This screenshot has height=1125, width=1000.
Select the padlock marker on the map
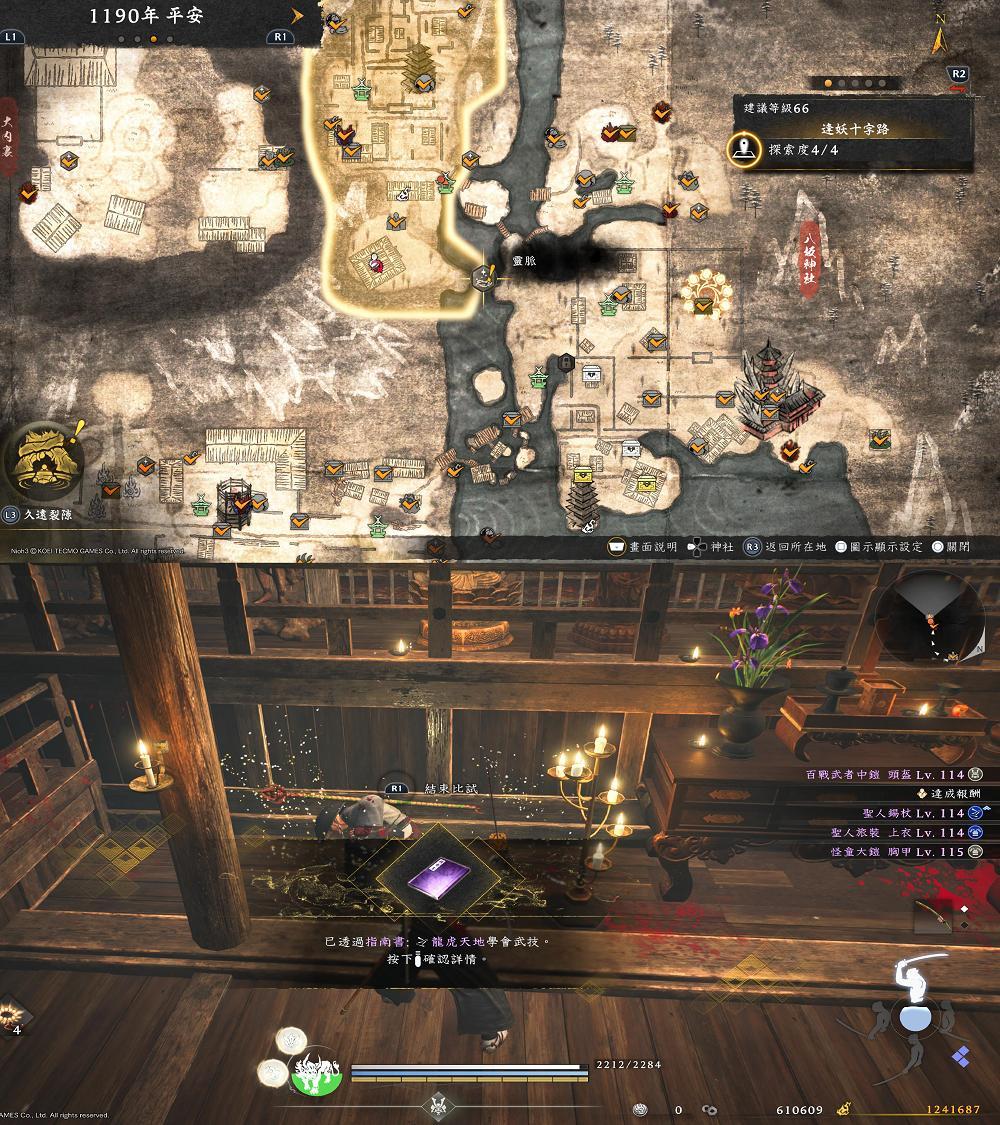[x=566, y=362]
